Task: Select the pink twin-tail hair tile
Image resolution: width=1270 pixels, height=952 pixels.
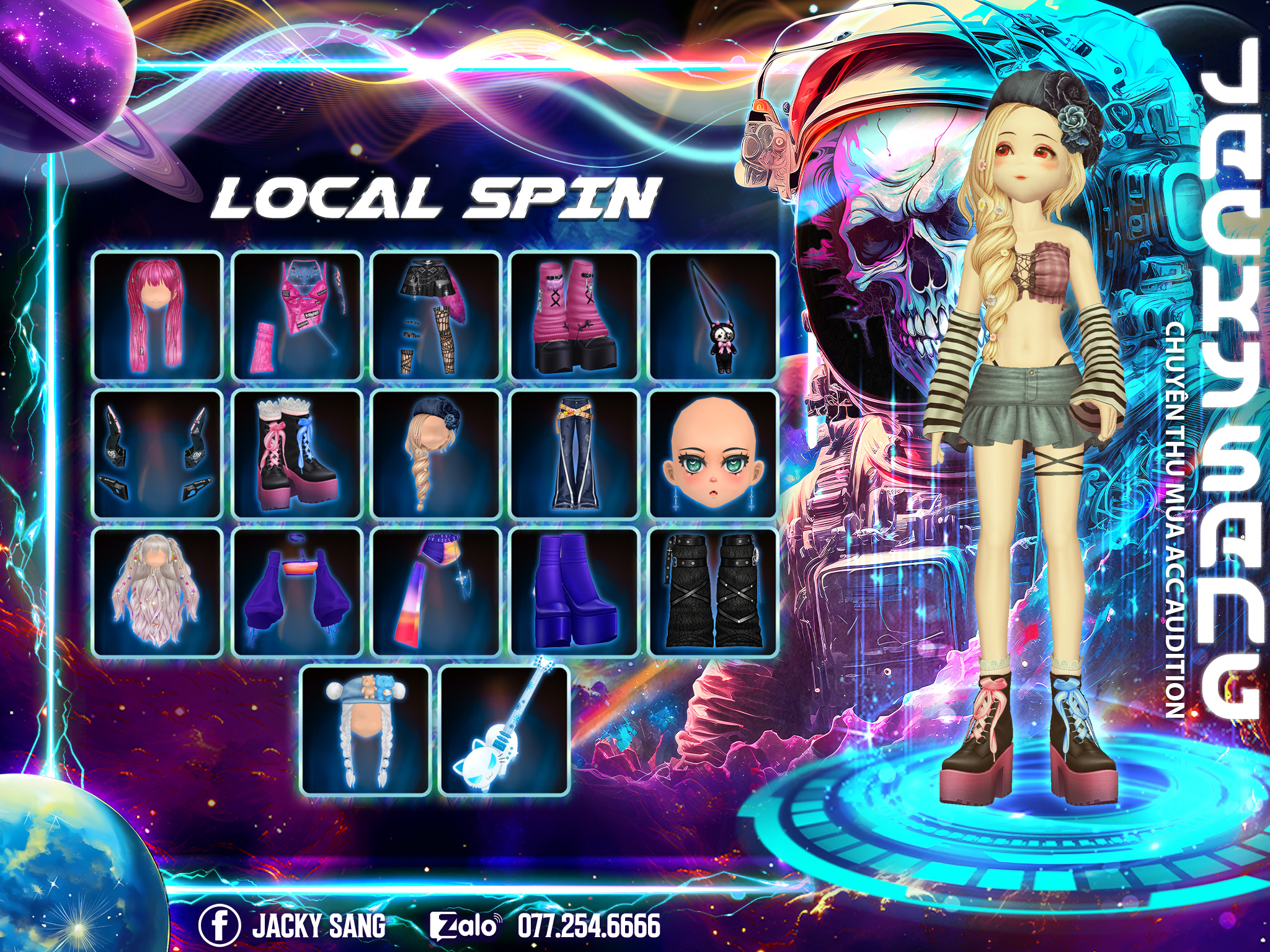Action: pos(158,315)
